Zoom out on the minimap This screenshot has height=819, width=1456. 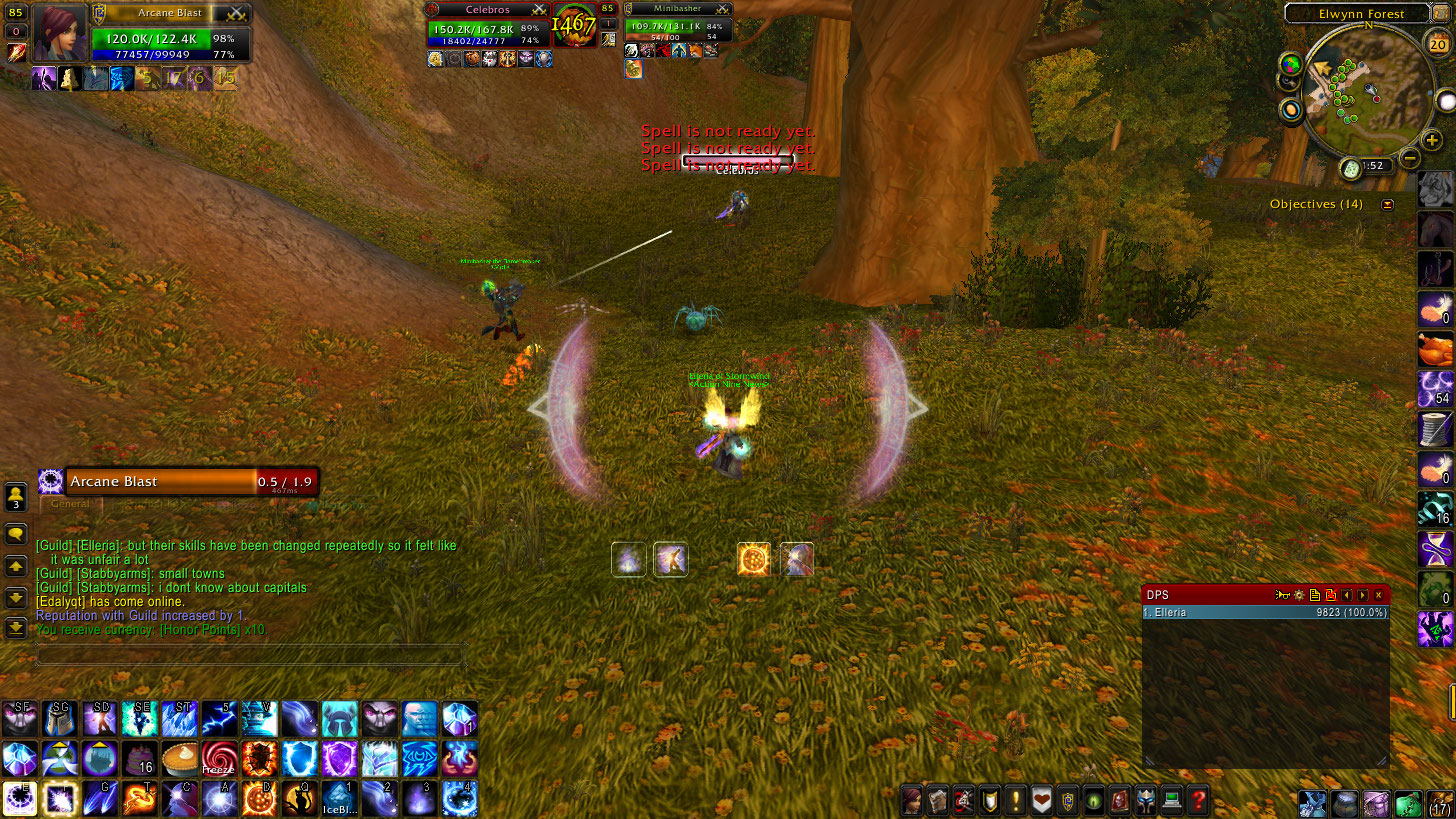pos(1409,157)
